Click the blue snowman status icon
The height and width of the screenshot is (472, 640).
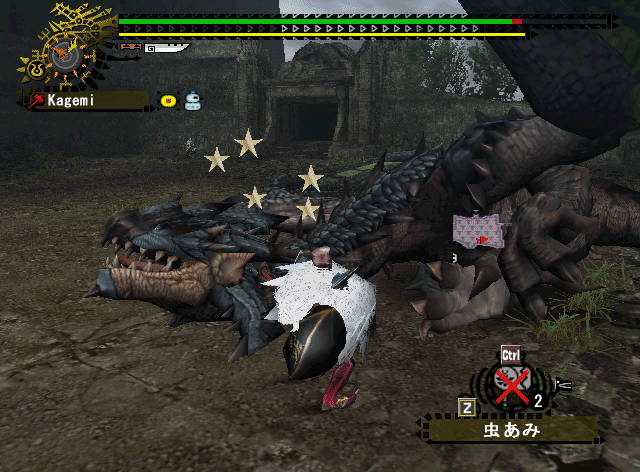192,100
